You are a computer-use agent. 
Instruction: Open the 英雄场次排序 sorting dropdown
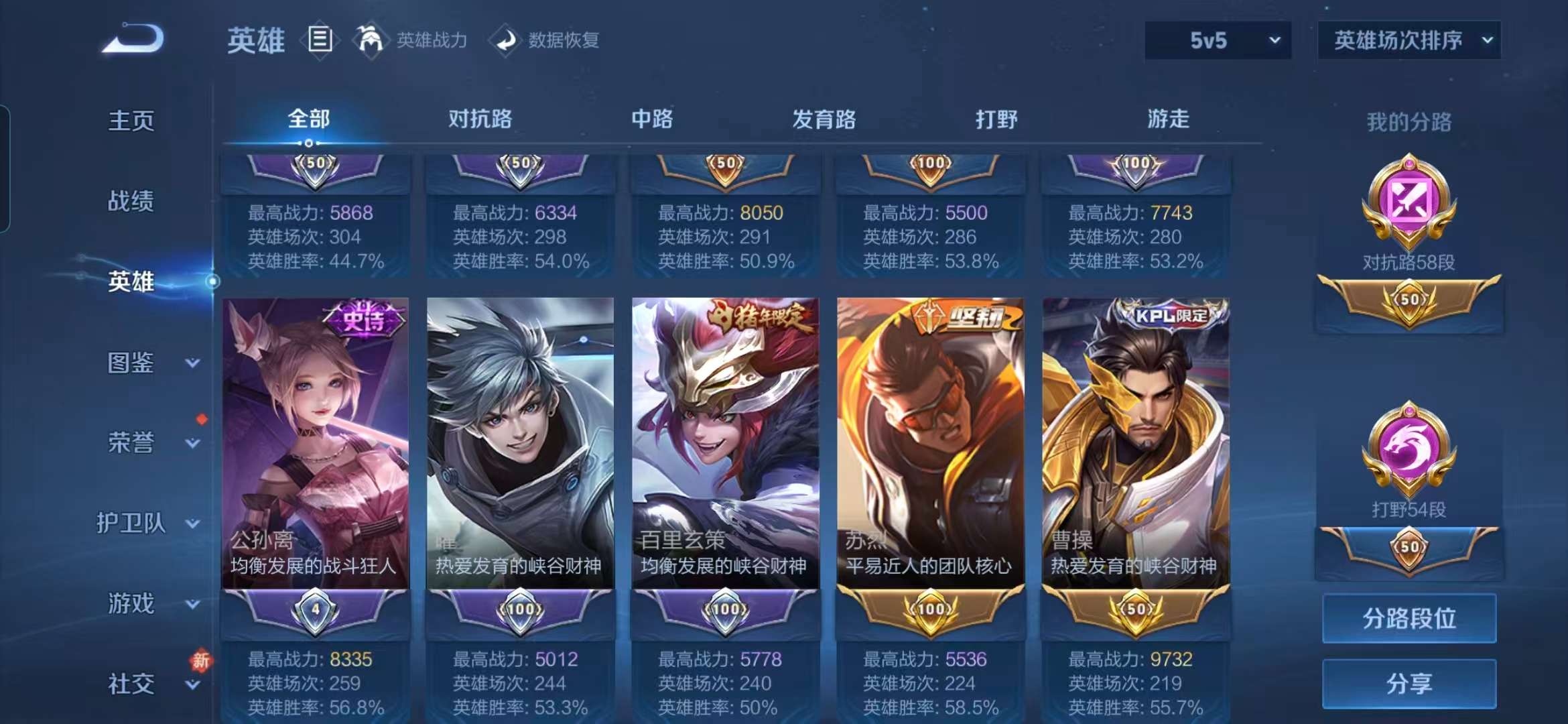pyautogui.click(x=1409, y=40)
